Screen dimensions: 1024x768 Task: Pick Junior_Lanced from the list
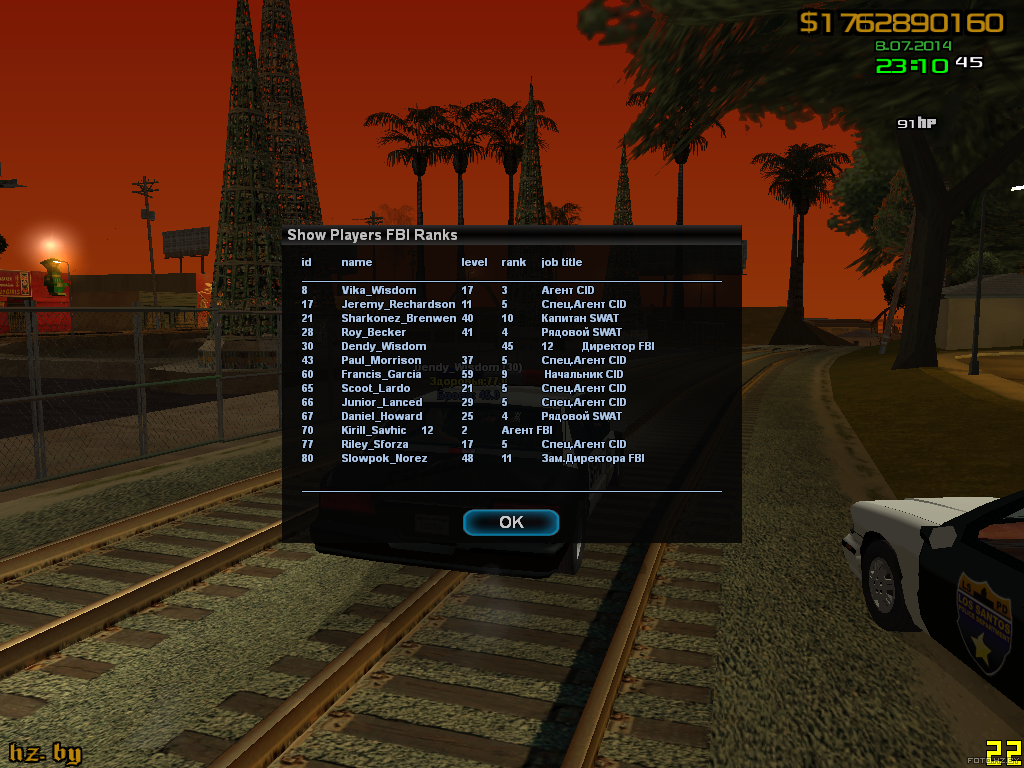(381, 402)
